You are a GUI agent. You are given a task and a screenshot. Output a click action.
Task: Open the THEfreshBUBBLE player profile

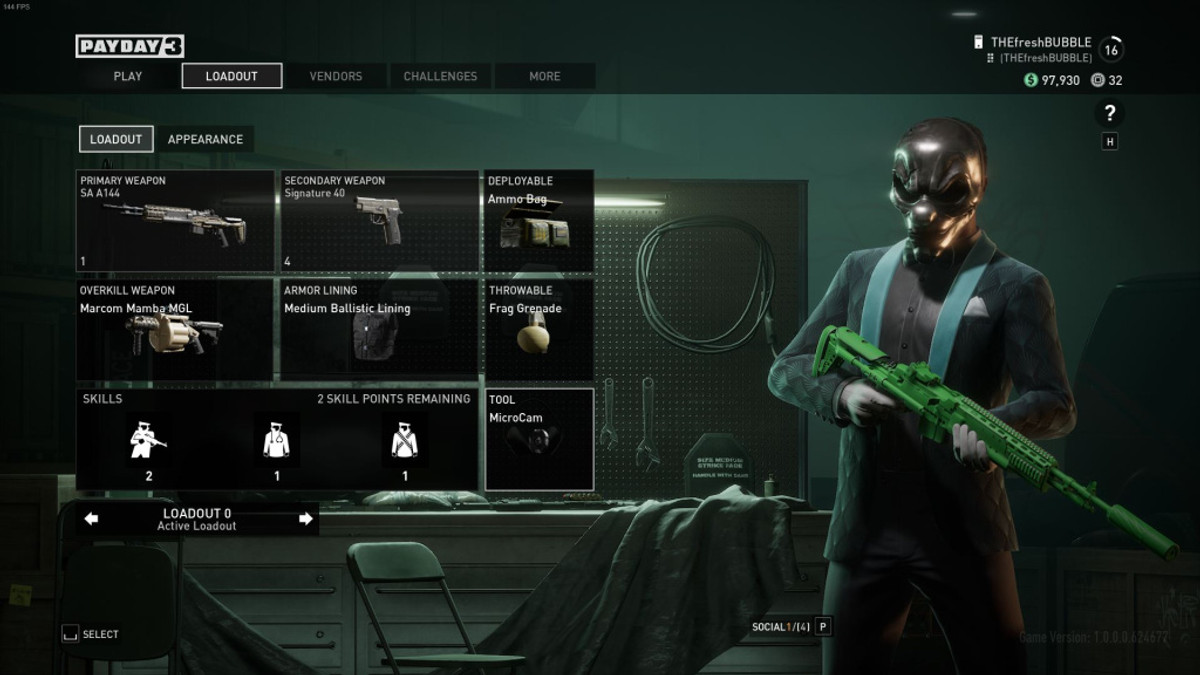[1040, 43]
